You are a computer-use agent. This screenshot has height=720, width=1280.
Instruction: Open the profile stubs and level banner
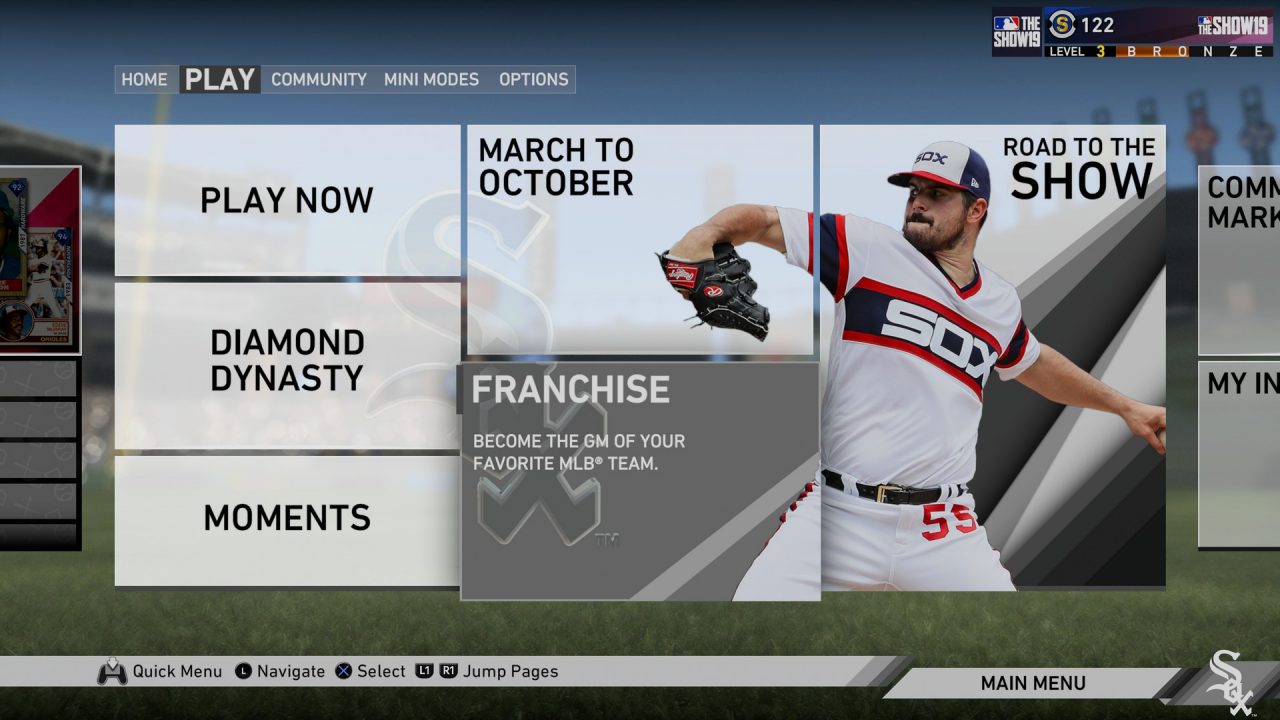click(x=1134, y=32)
